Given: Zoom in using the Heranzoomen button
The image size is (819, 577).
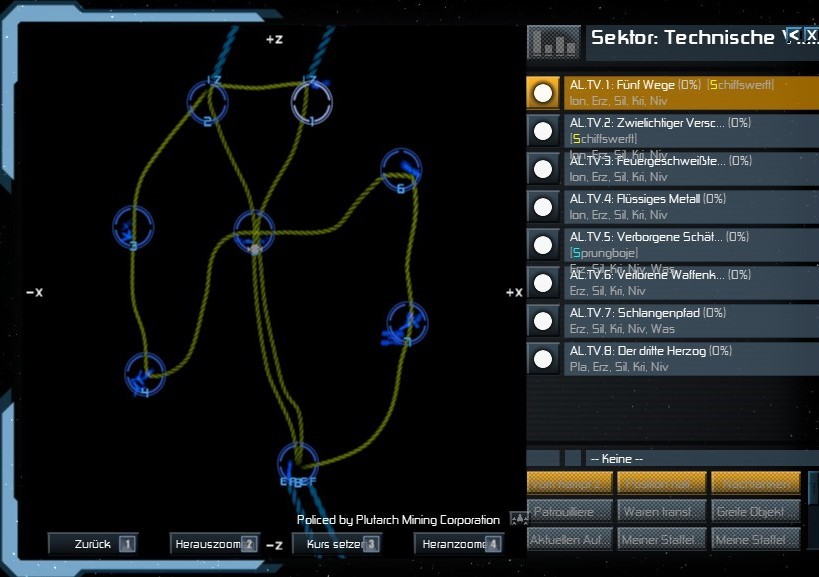Looking at the screenshot, I should point(457,544).
